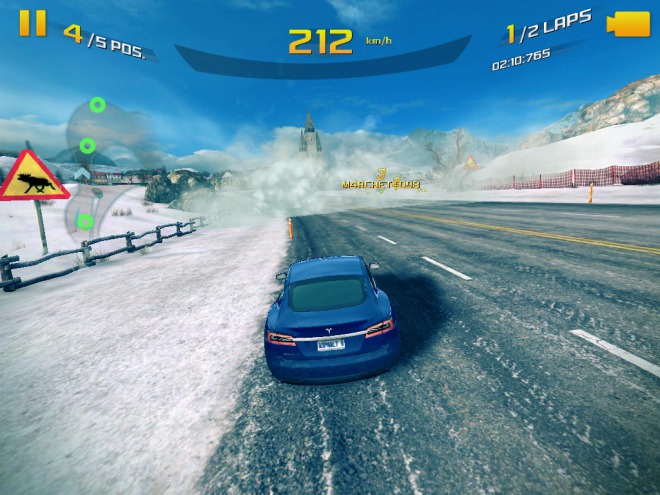Pause the race
This screenshot has height=495, width=660.
[33, 23]
